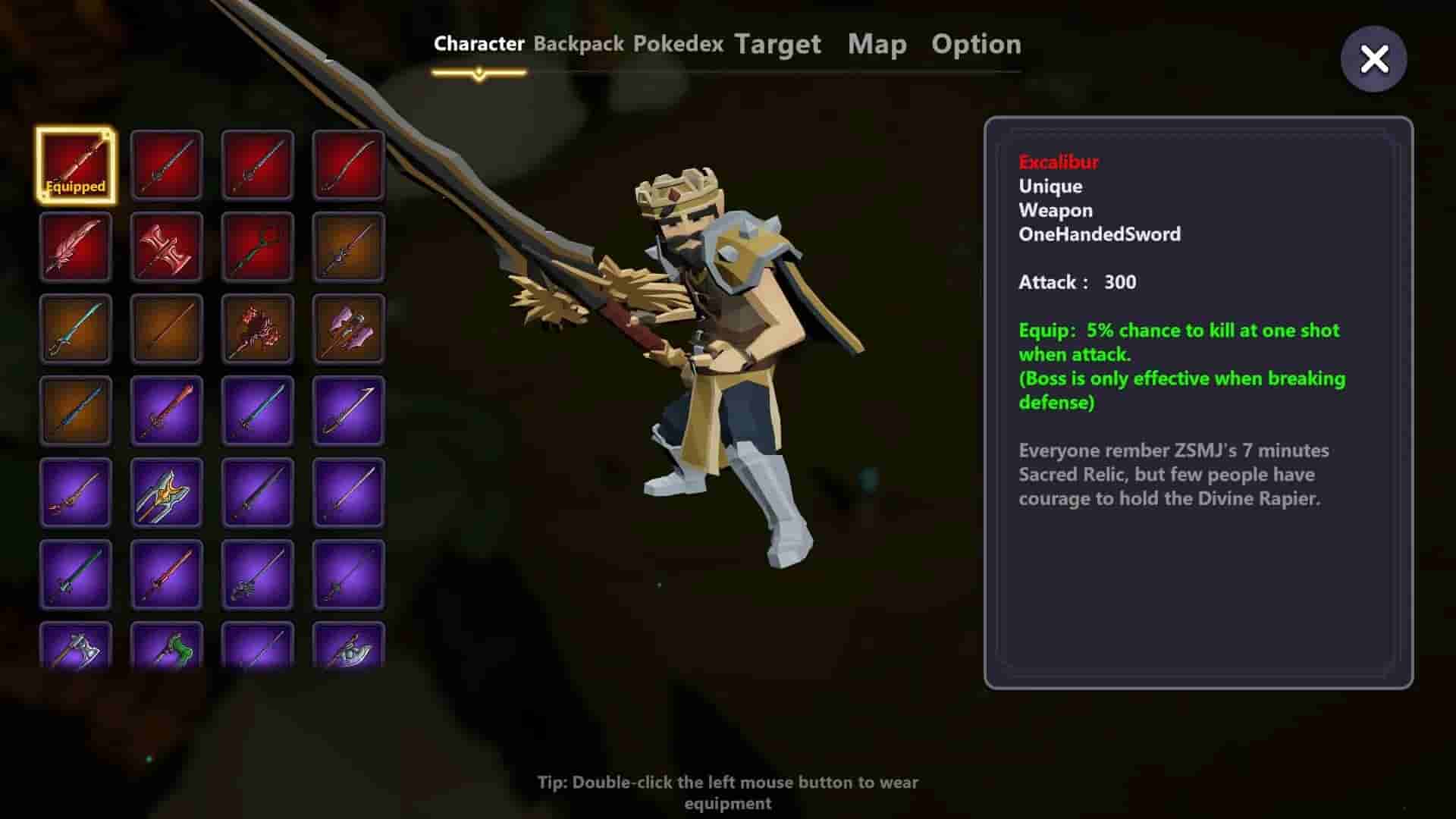Choose the purple slot with hooked scythe

pyautogui.click(x=349, y=411)
